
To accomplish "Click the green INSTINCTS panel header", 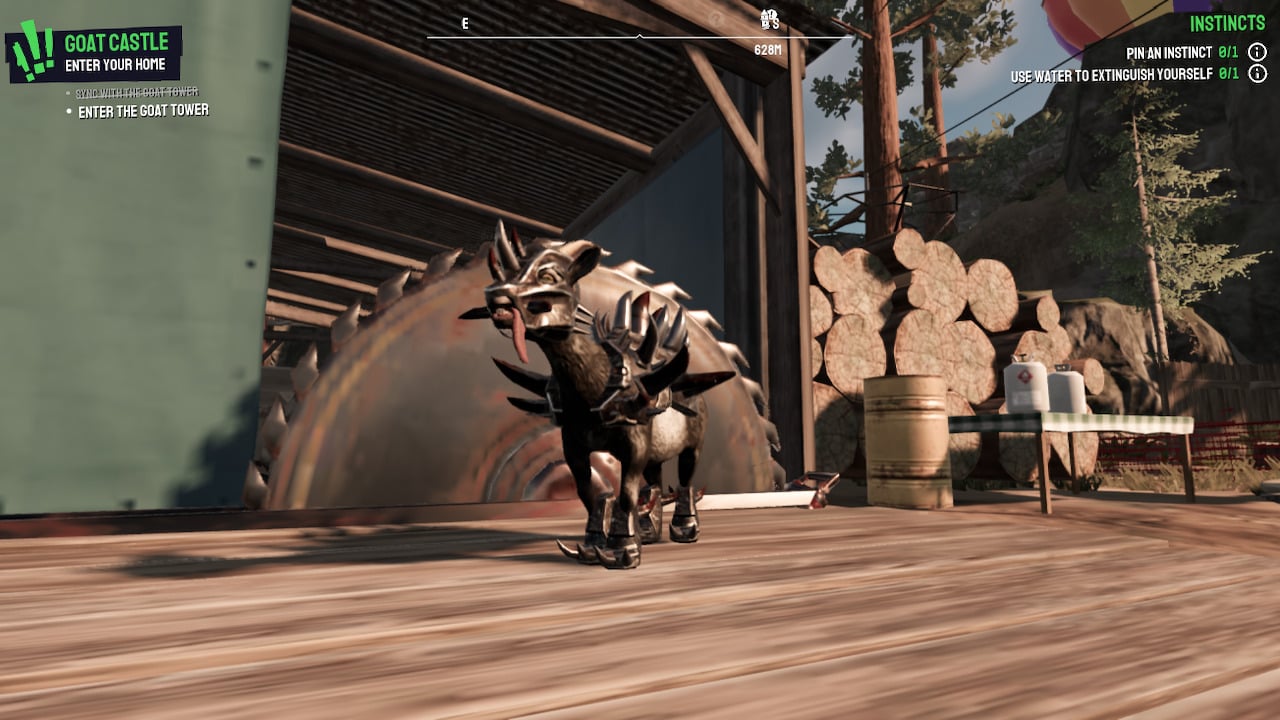I will (1227, 21).
